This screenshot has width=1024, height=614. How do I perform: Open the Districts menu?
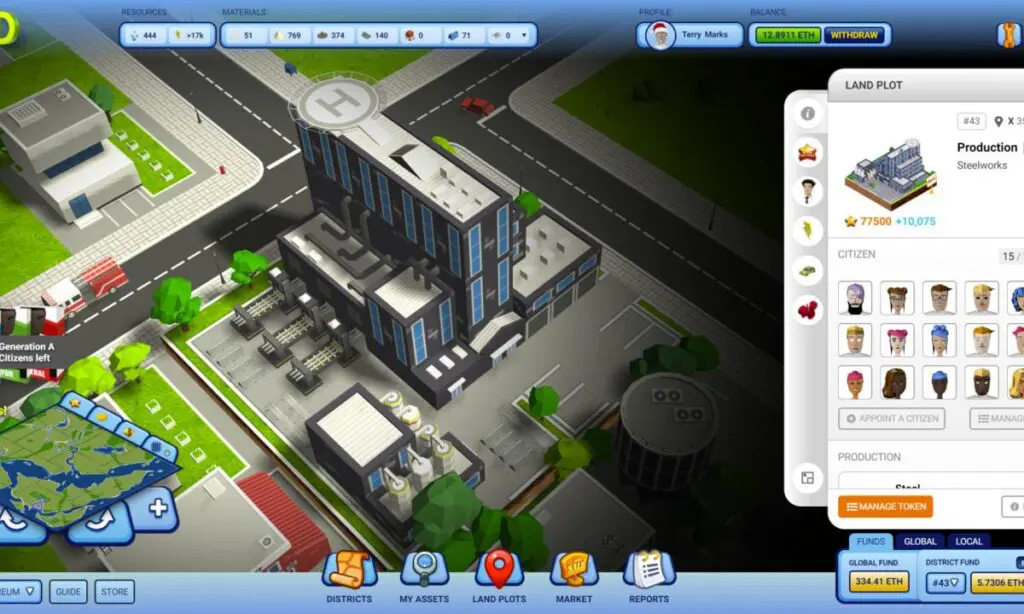349,578
